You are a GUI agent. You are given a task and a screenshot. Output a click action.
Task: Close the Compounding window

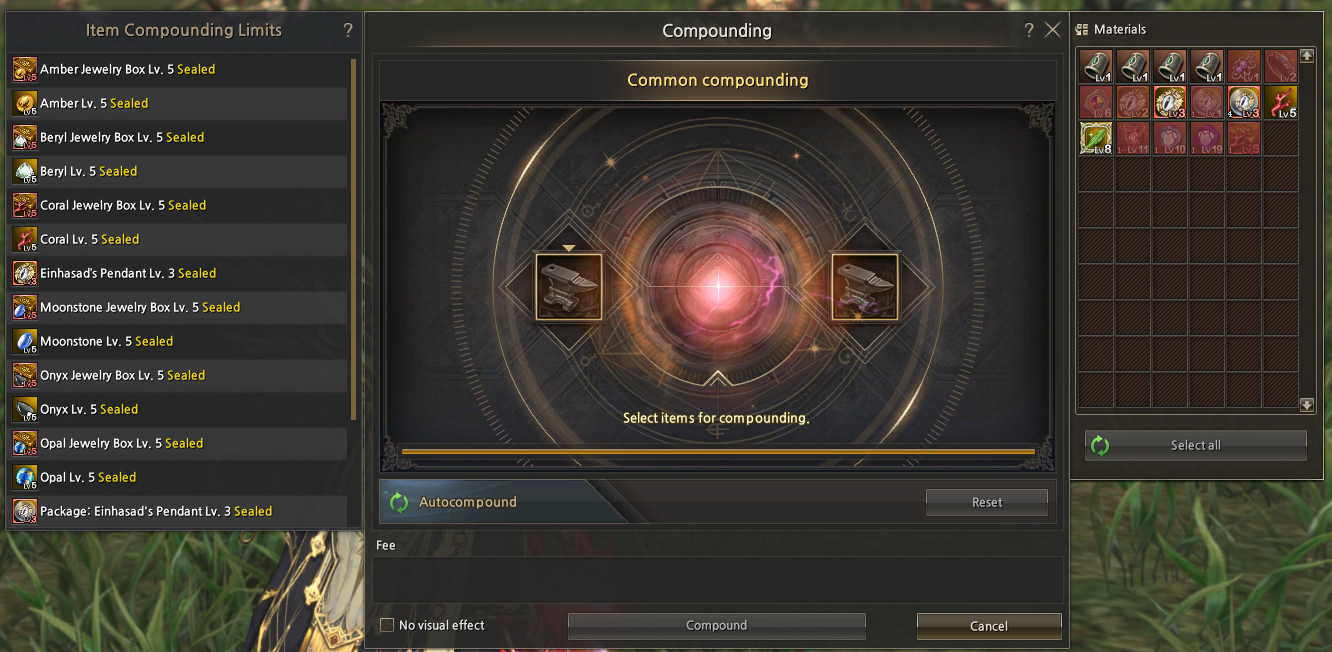pos(1052,30)
